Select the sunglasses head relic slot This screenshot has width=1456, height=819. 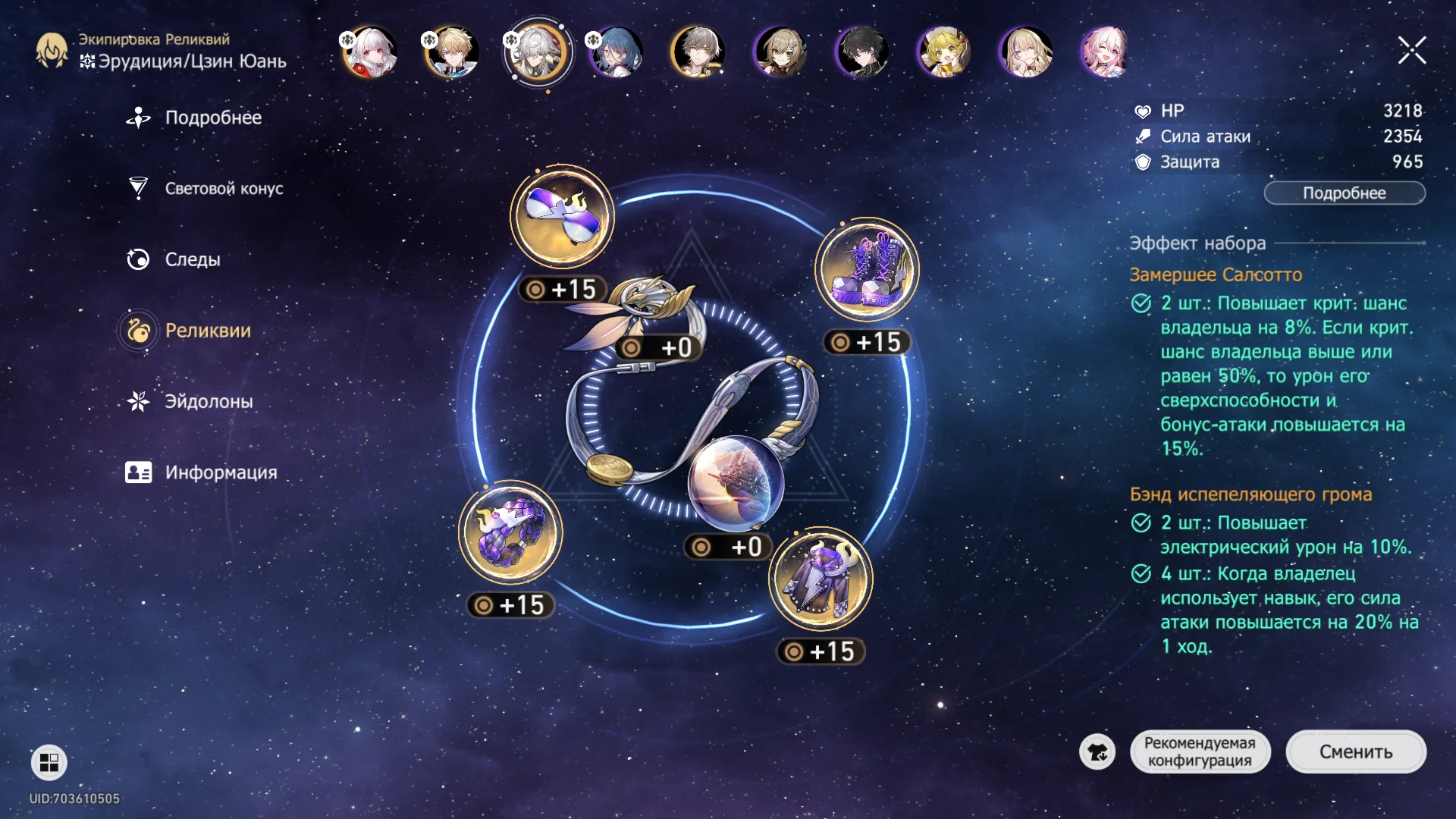[x=562, y=216]
